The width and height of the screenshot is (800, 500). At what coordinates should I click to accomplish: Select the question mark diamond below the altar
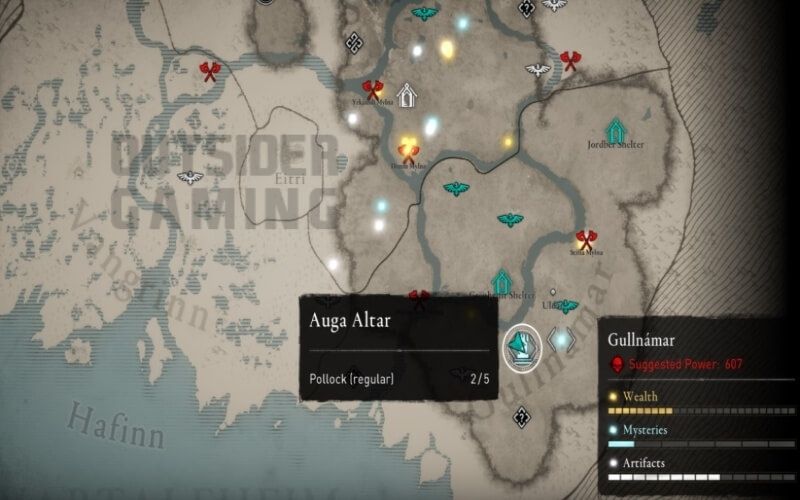pyautogui.click(x=521, y=418)
